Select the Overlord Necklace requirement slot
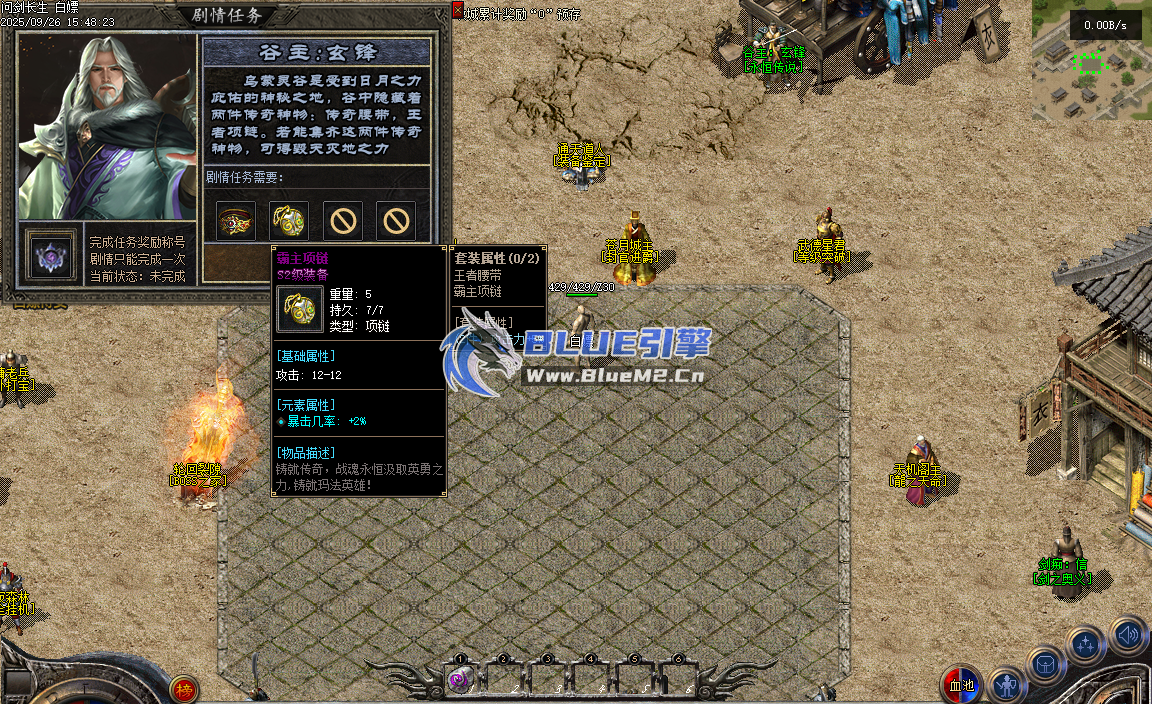The width and height of the screenshot is (1152, 704). (288, 220)
